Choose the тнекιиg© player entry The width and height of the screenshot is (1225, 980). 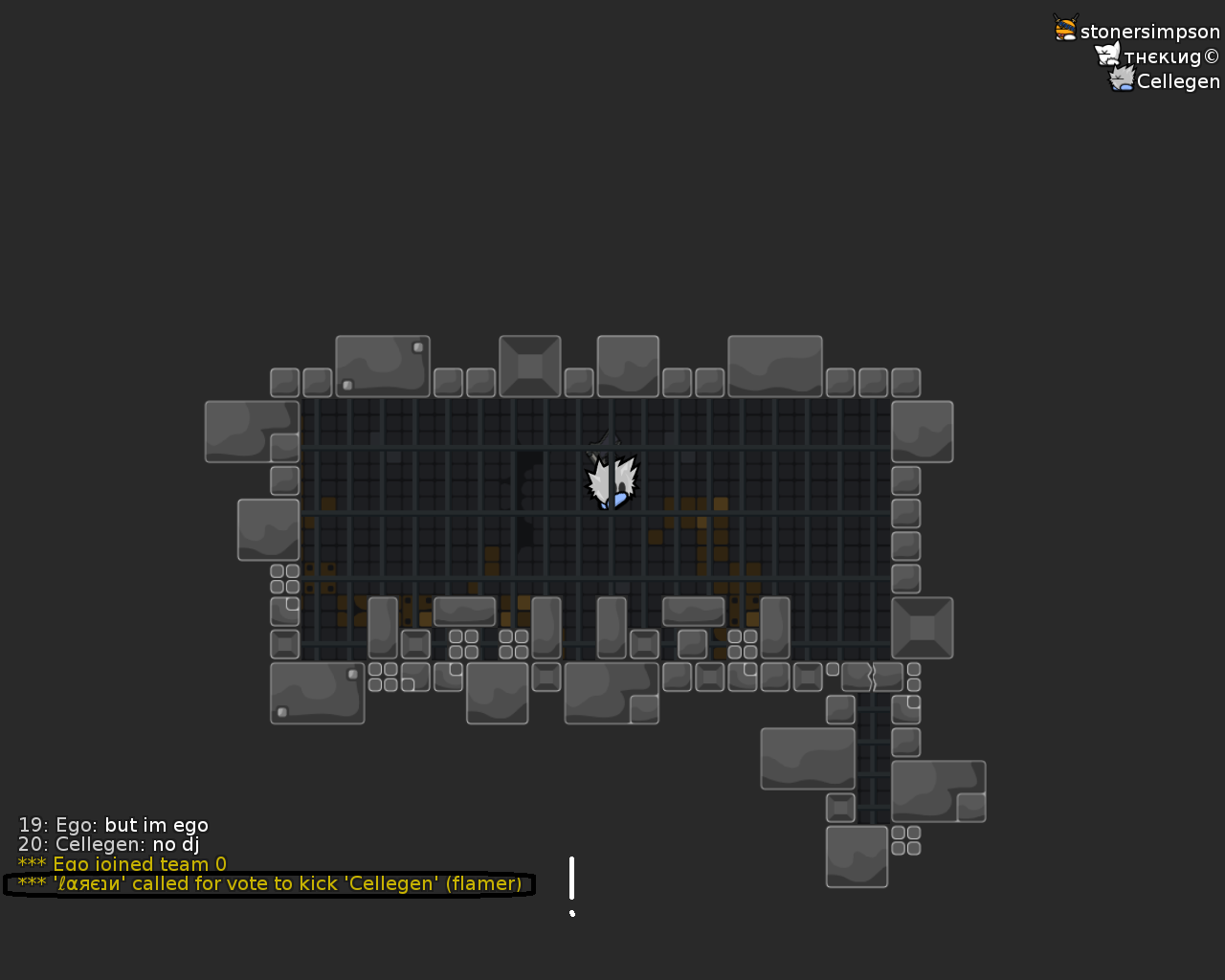(x=1170, y=56)
